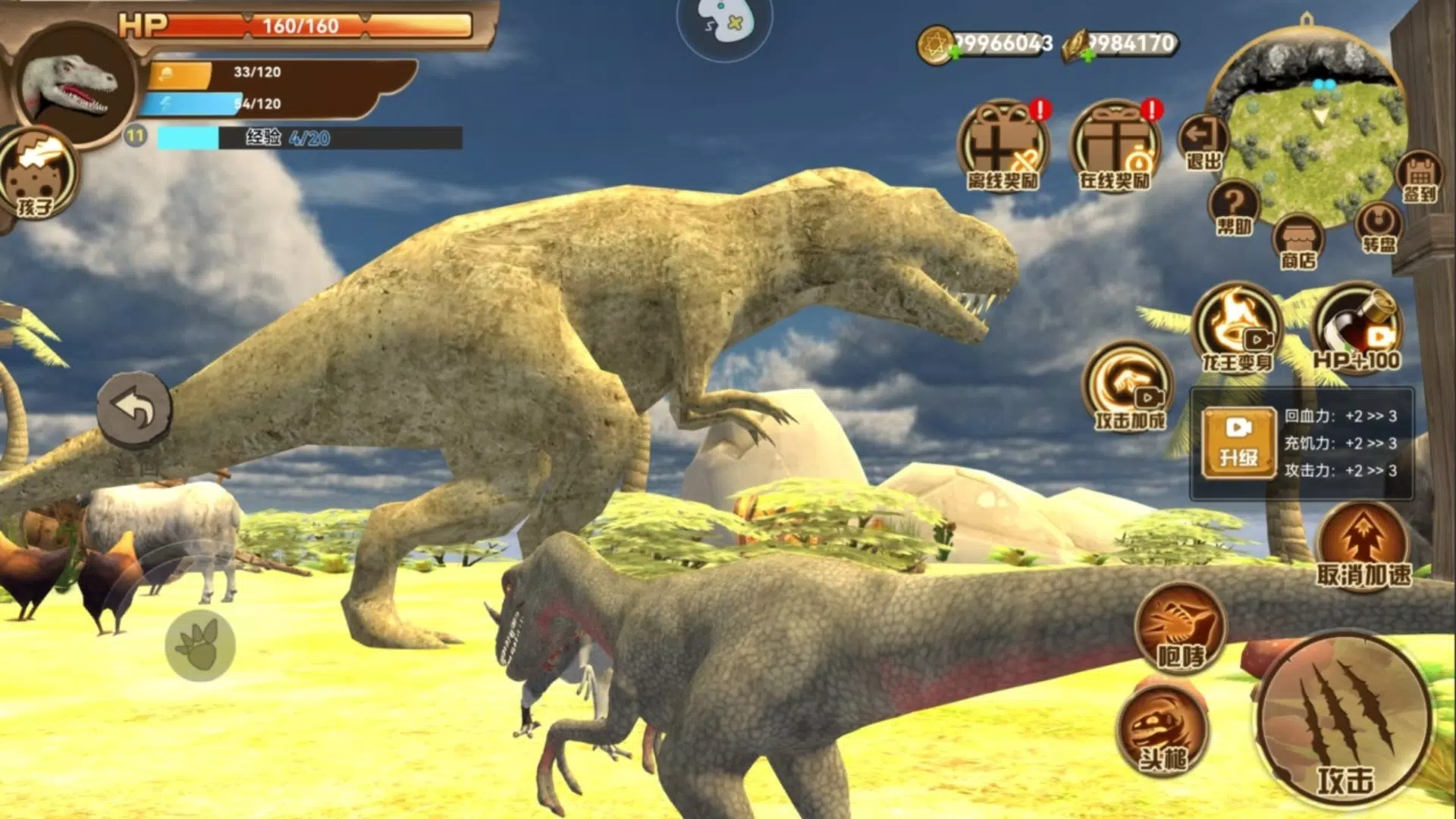Tap the claw-mark Attack button
Image resolution: width=1456 pixels, height=819 pixels.
(x=1344, y=720)
